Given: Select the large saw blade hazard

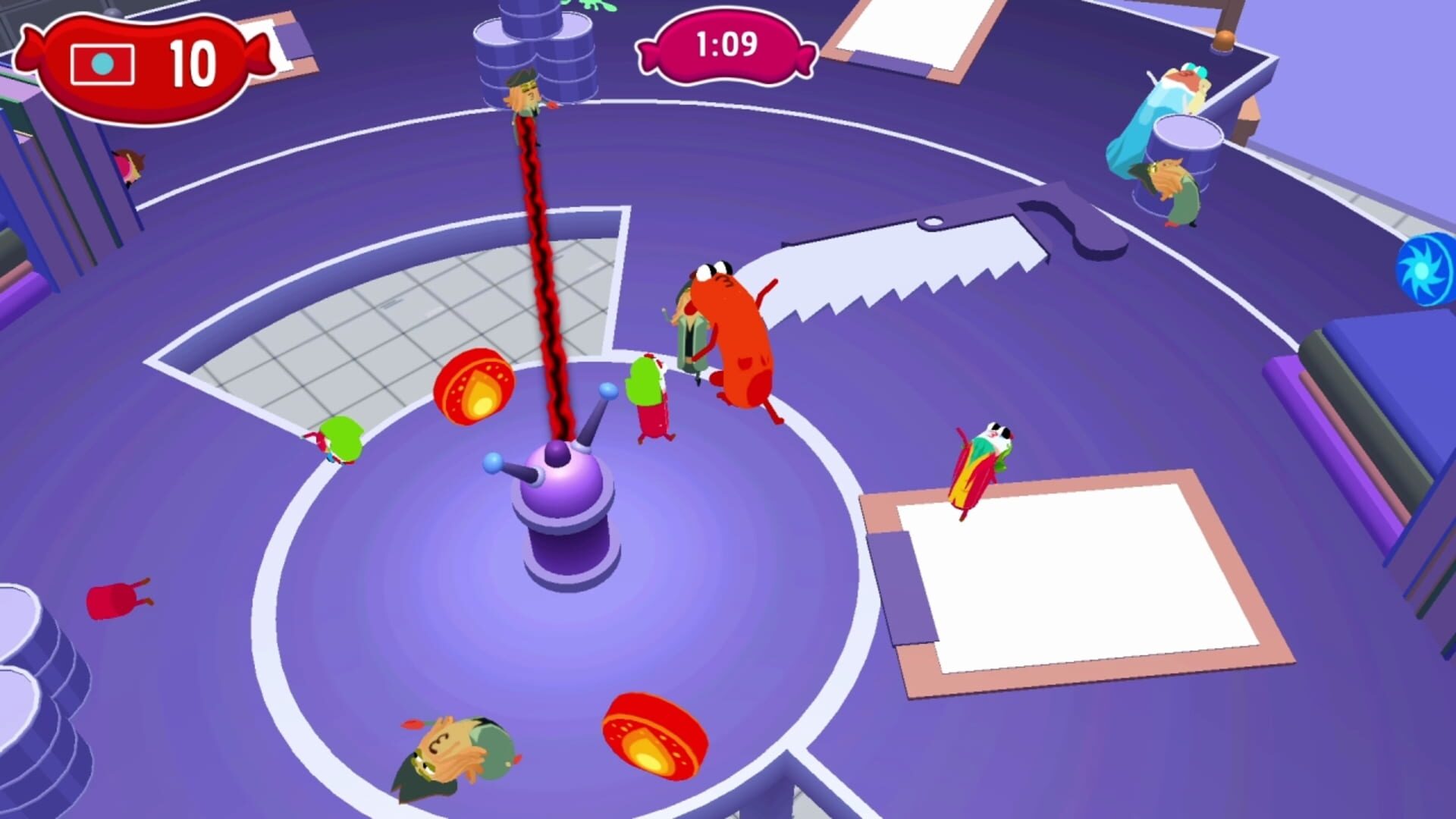Looking at the screenshot, I should click(895, 258).
